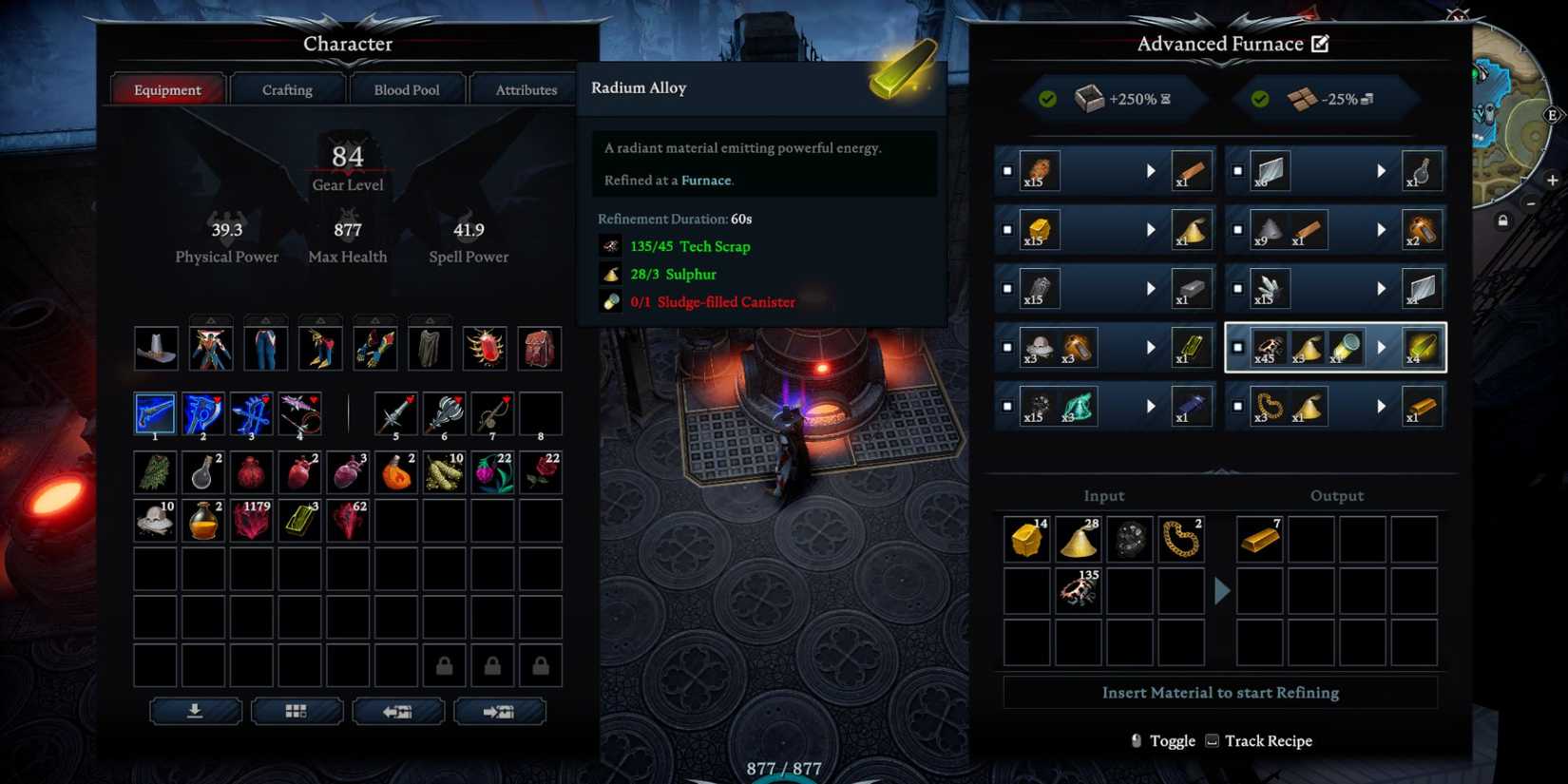Select the Sulphur pile in the Input grid
Screen dimensions: 1568x784
coord(1077,539)
